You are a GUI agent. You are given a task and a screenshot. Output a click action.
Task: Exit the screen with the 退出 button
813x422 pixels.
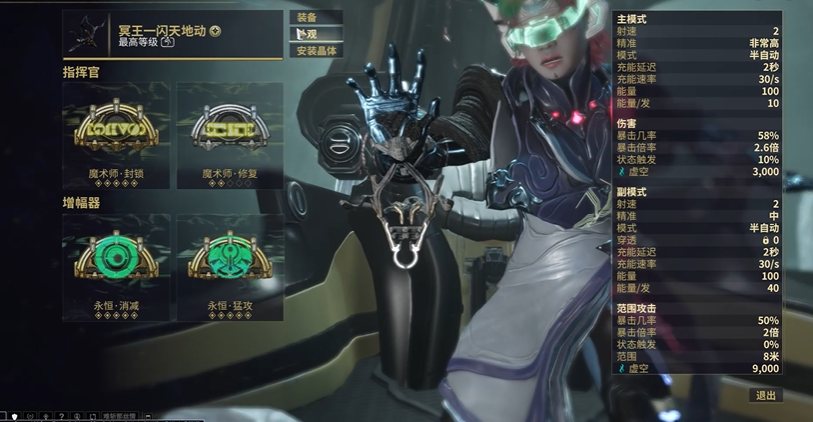coord(766,396)
